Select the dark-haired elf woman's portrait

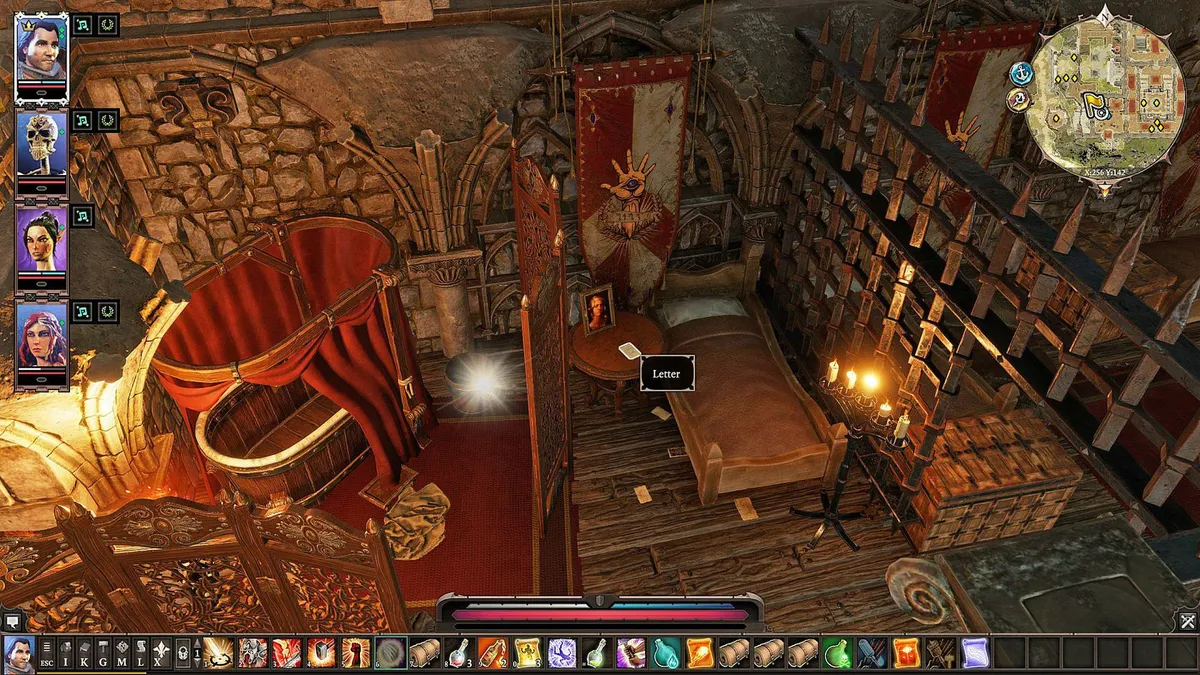pyautogui.click(x=42, y=239)
